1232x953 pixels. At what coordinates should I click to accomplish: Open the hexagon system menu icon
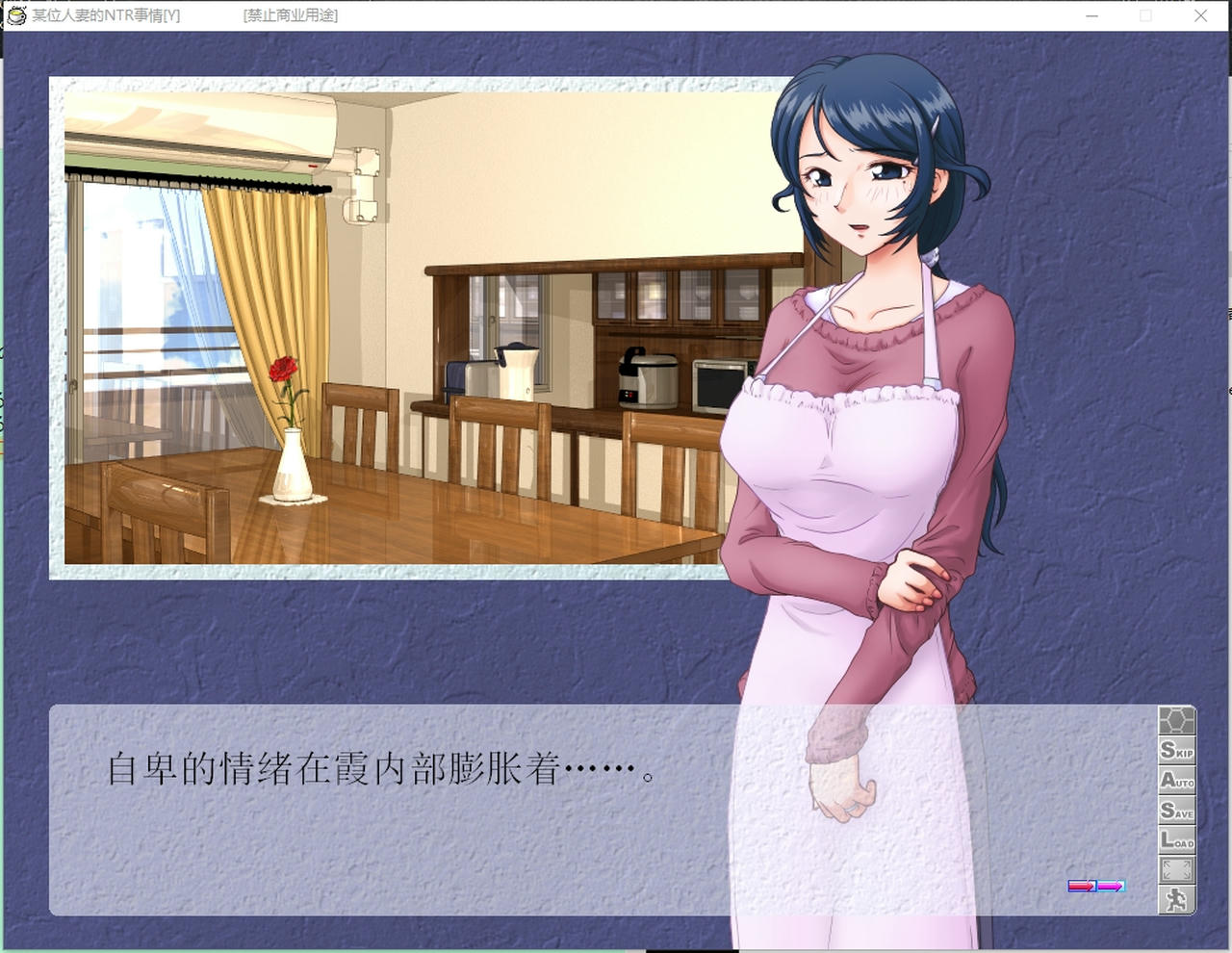(x=1178, y=718)
